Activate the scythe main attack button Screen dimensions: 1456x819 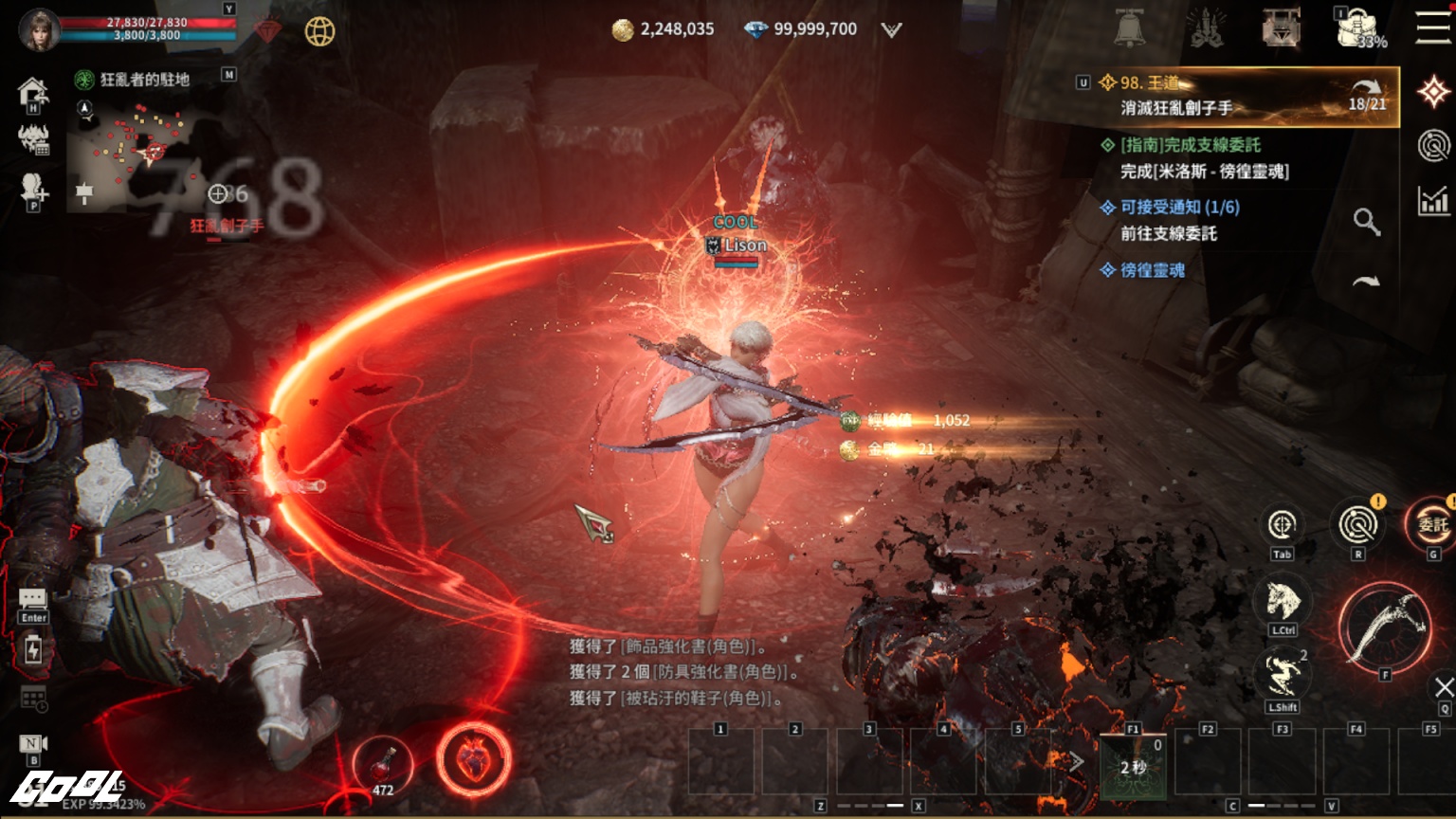(1385, 626)
